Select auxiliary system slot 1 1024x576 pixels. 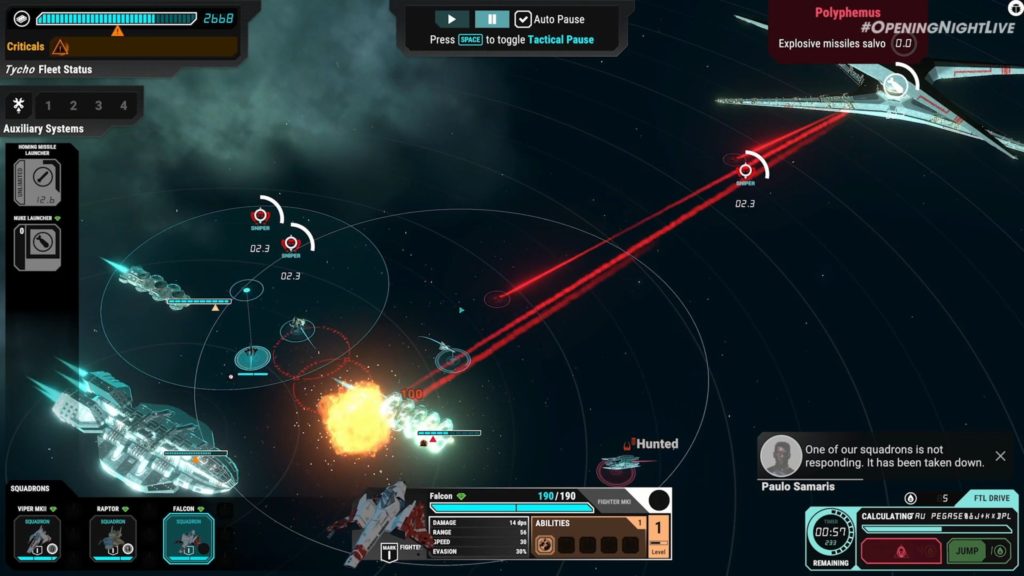[49, 105]
